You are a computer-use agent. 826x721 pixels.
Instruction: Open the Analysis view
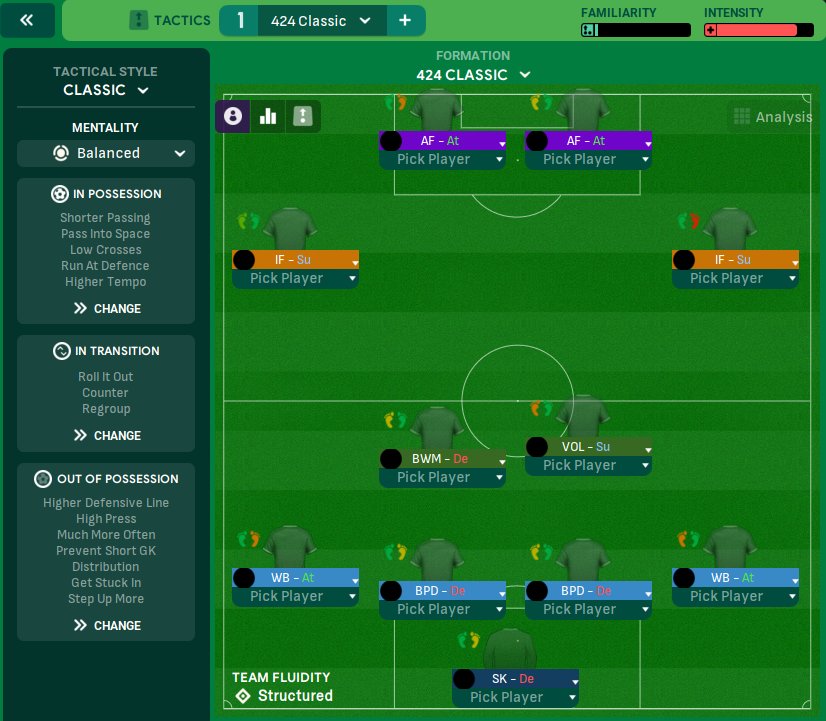pos(772,117)
